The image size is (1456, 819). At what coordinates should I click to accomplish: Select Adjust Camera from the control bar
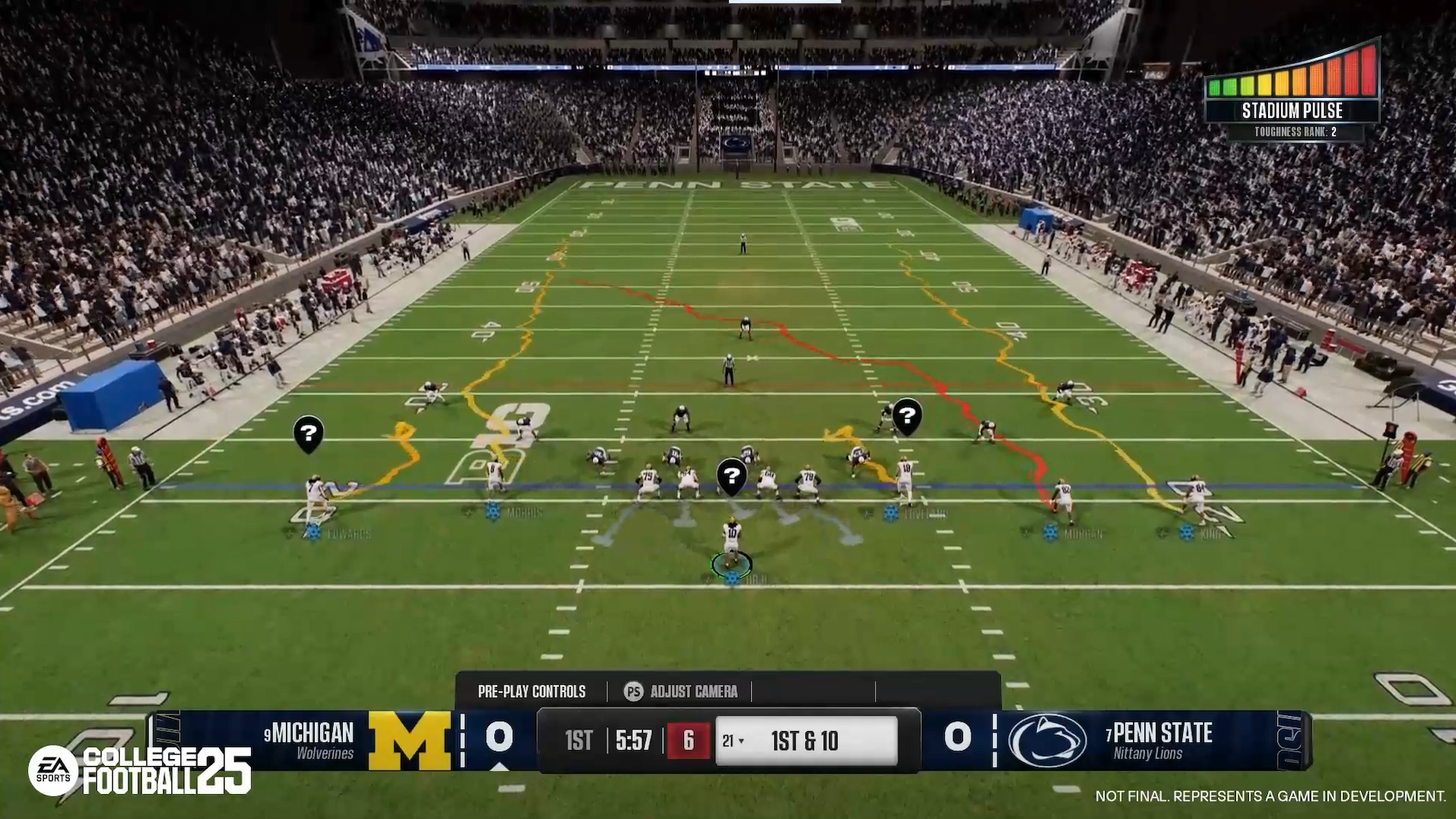coord(693,692)
